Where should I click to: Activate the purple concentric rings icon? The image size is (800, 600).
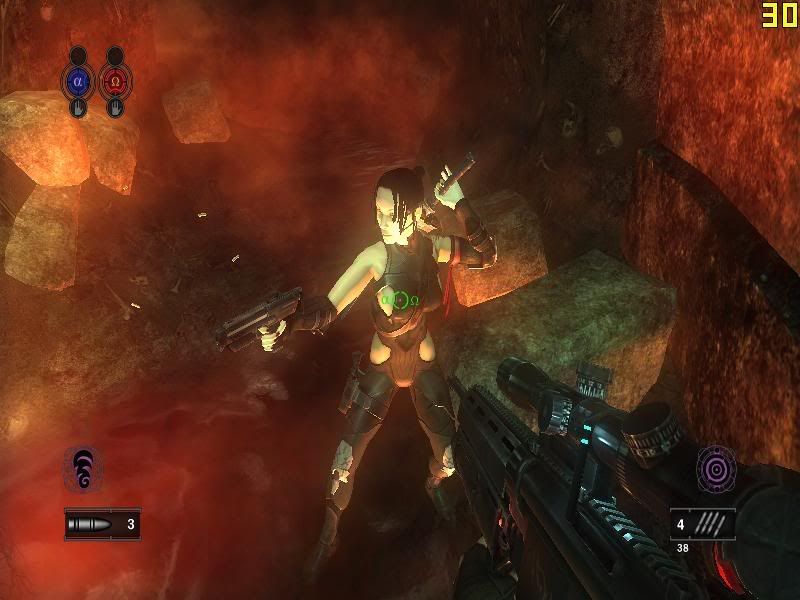coord(716,468)
